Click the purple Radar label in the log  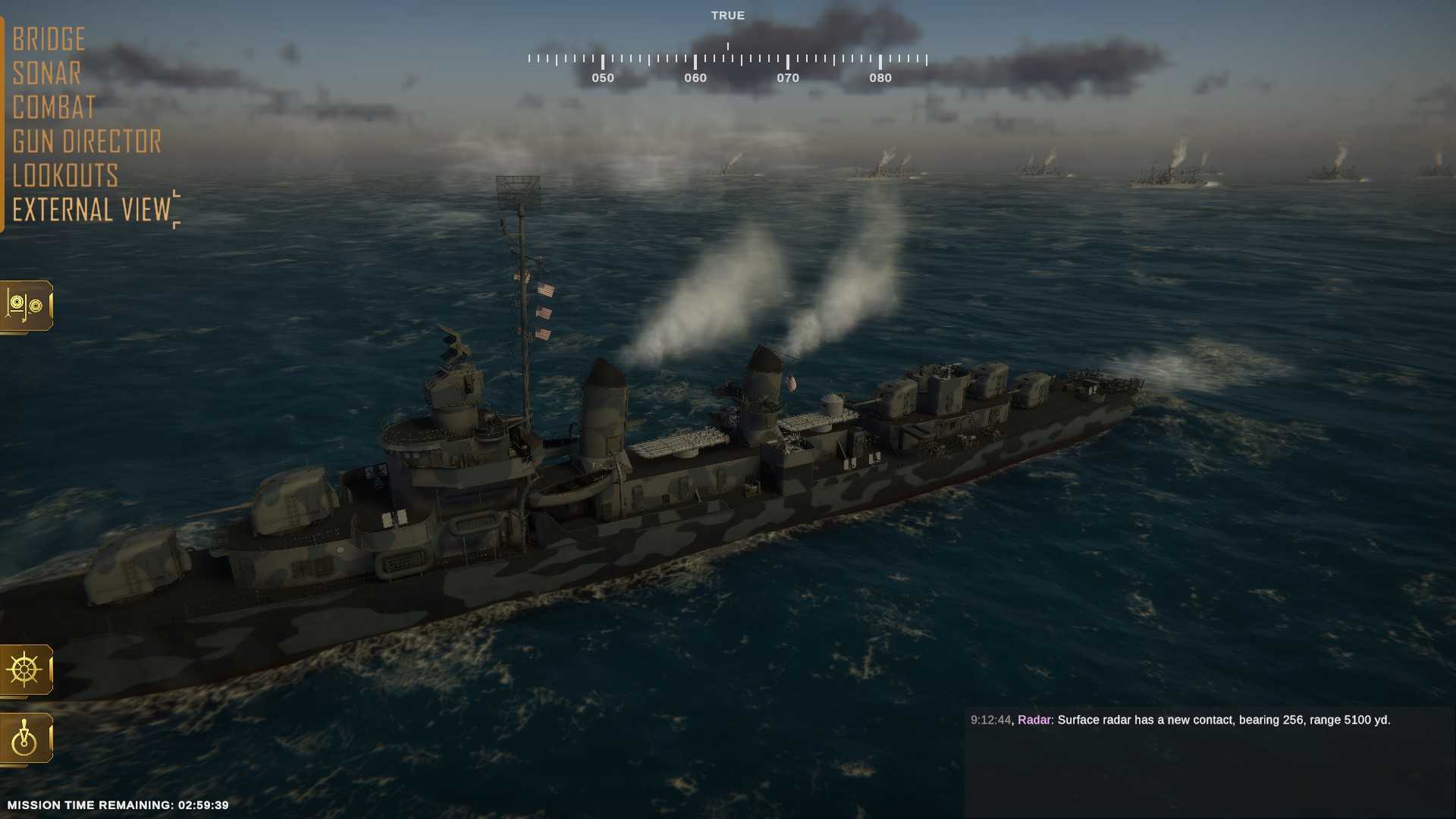coord(1034,720)
